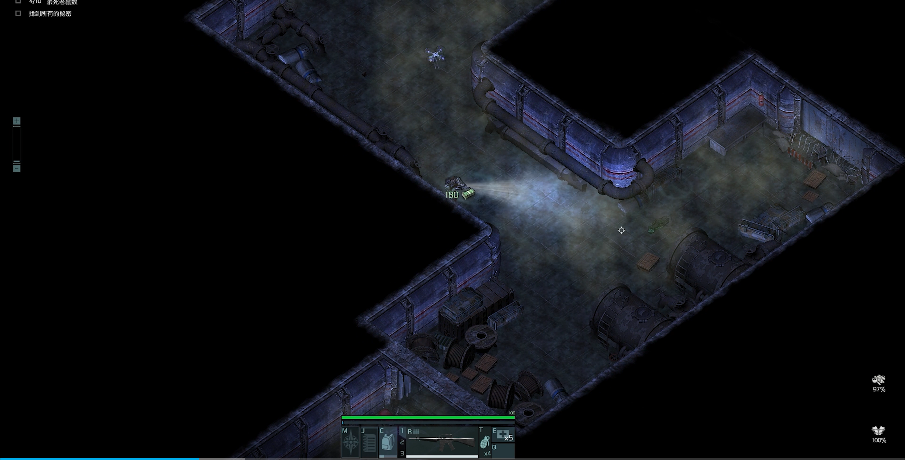Switch to weapon slot number 3
The height and width of the screenshot is (460, 905).
click(402, 453)
